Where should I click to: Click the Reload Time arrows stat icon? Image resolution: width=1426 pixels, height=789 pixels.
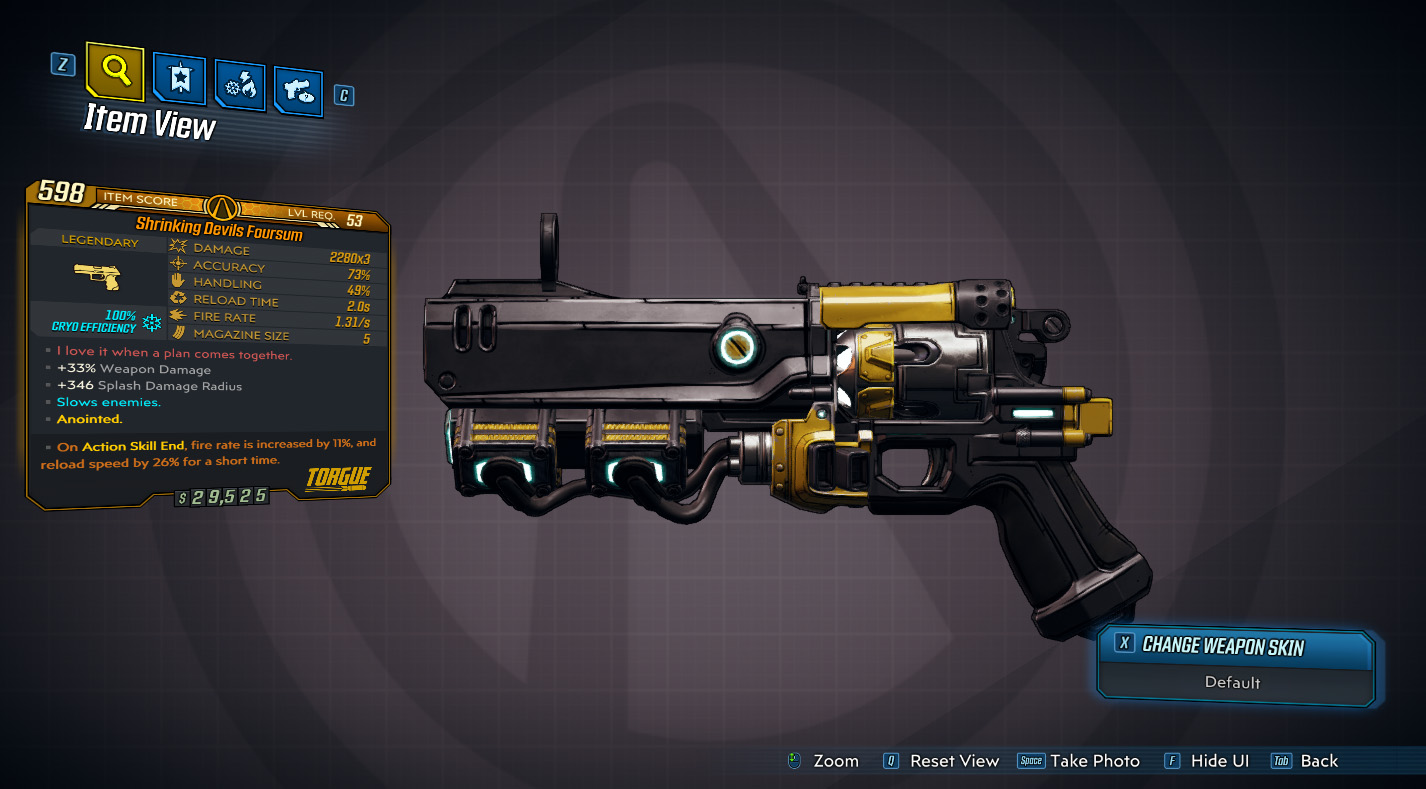pos(178,296)
